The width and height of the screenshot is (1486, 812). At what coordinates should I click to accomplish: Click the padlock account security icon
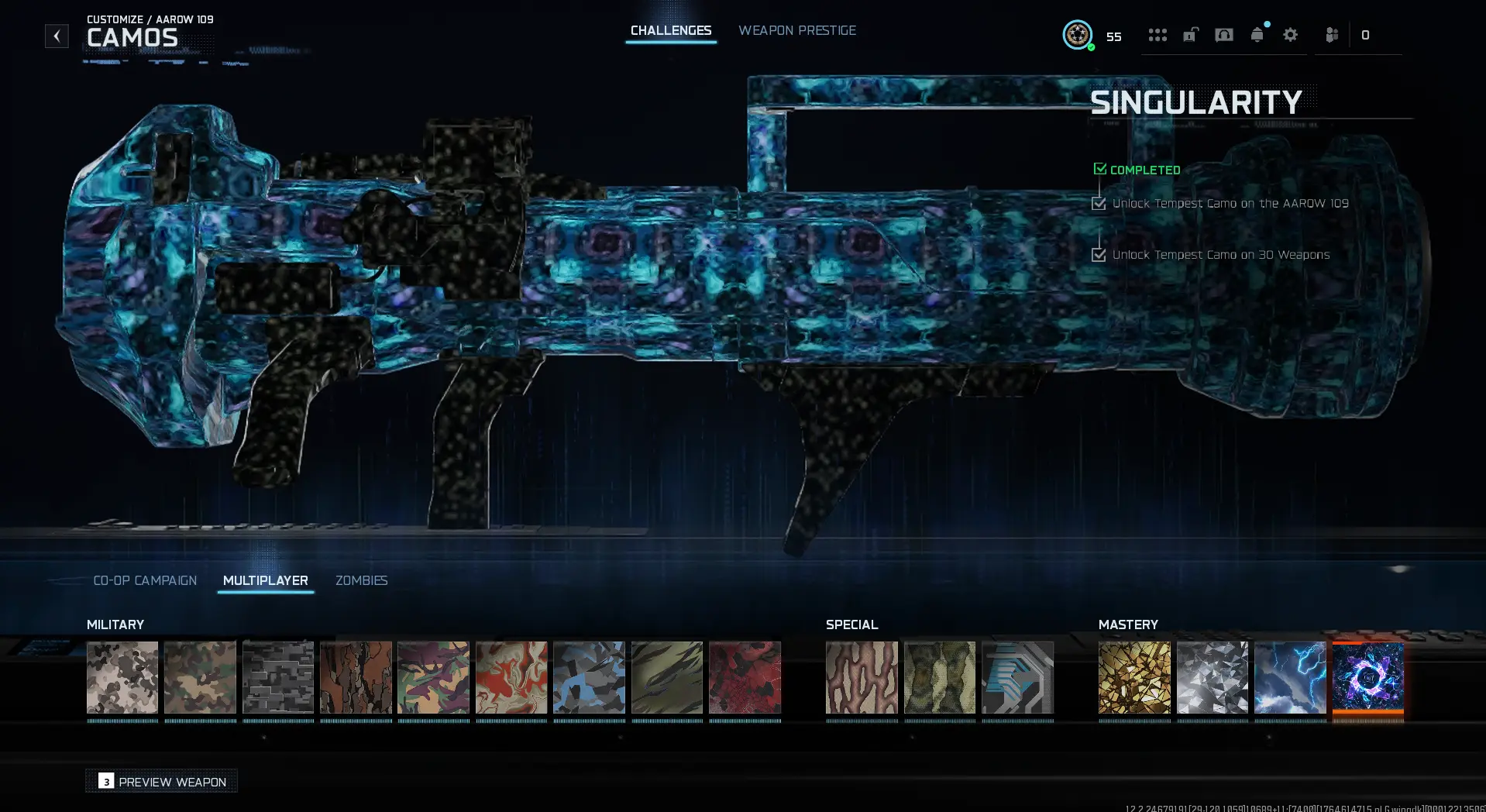tap(1190, 35)
